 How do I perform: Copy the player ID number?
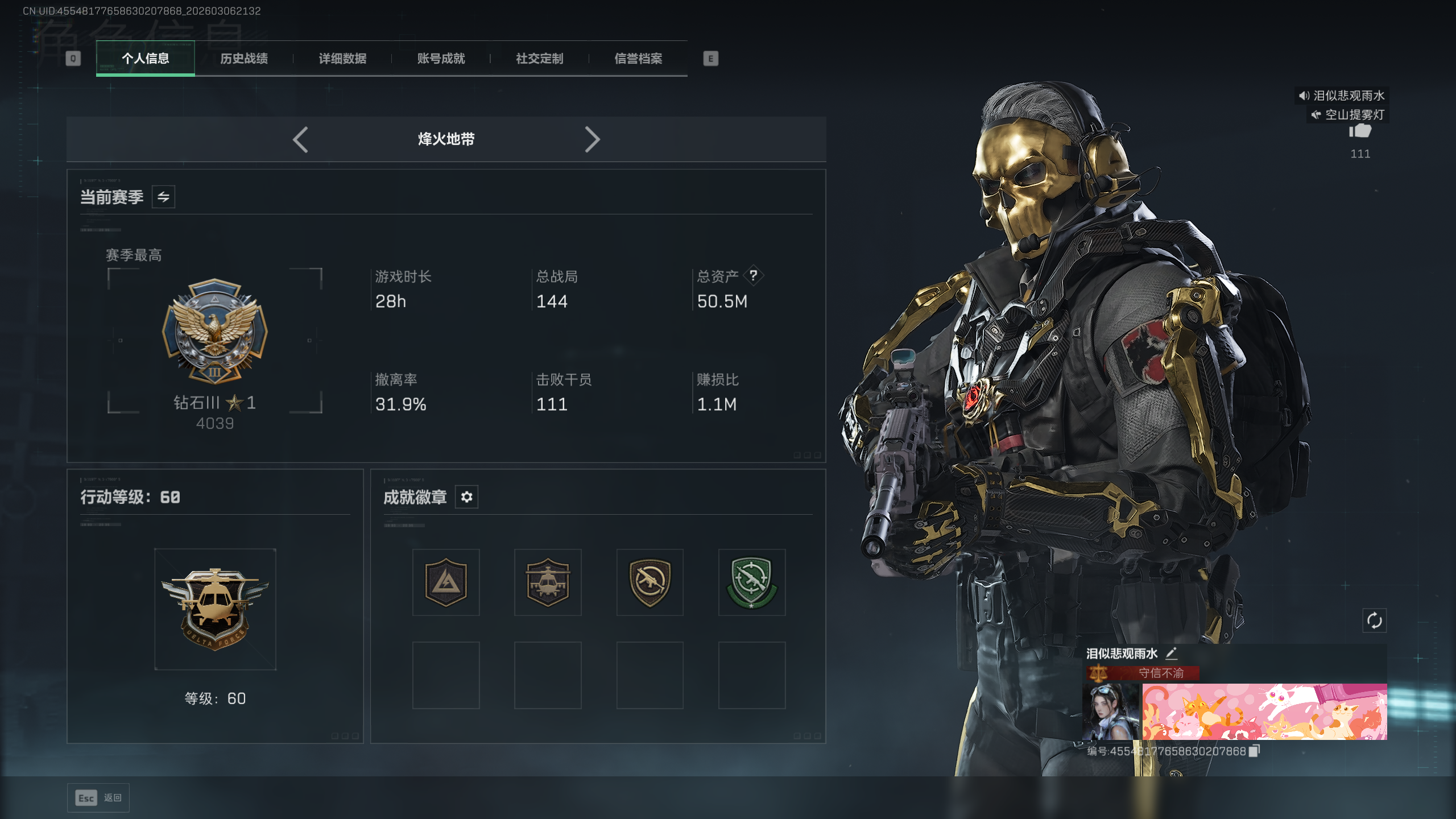[x=1254, y=751]
